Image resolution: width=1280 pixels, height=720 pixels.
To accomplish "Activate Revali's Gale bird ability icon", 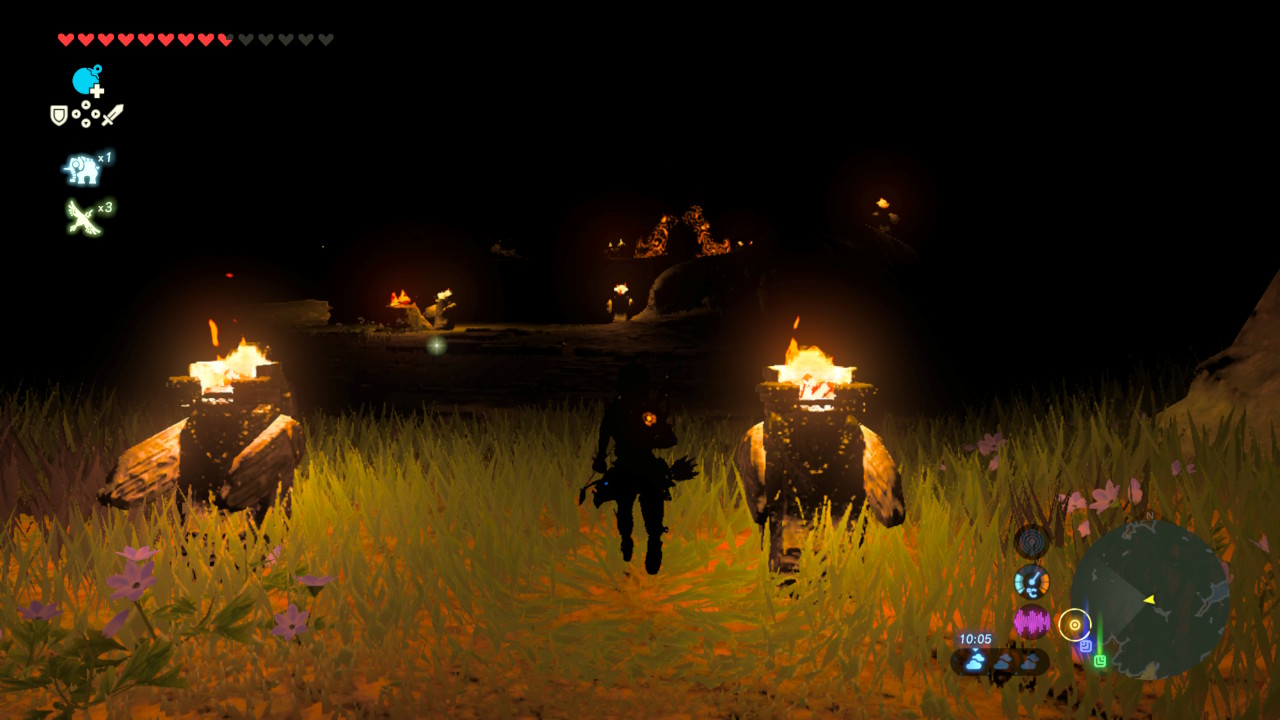I will [82, 216].
